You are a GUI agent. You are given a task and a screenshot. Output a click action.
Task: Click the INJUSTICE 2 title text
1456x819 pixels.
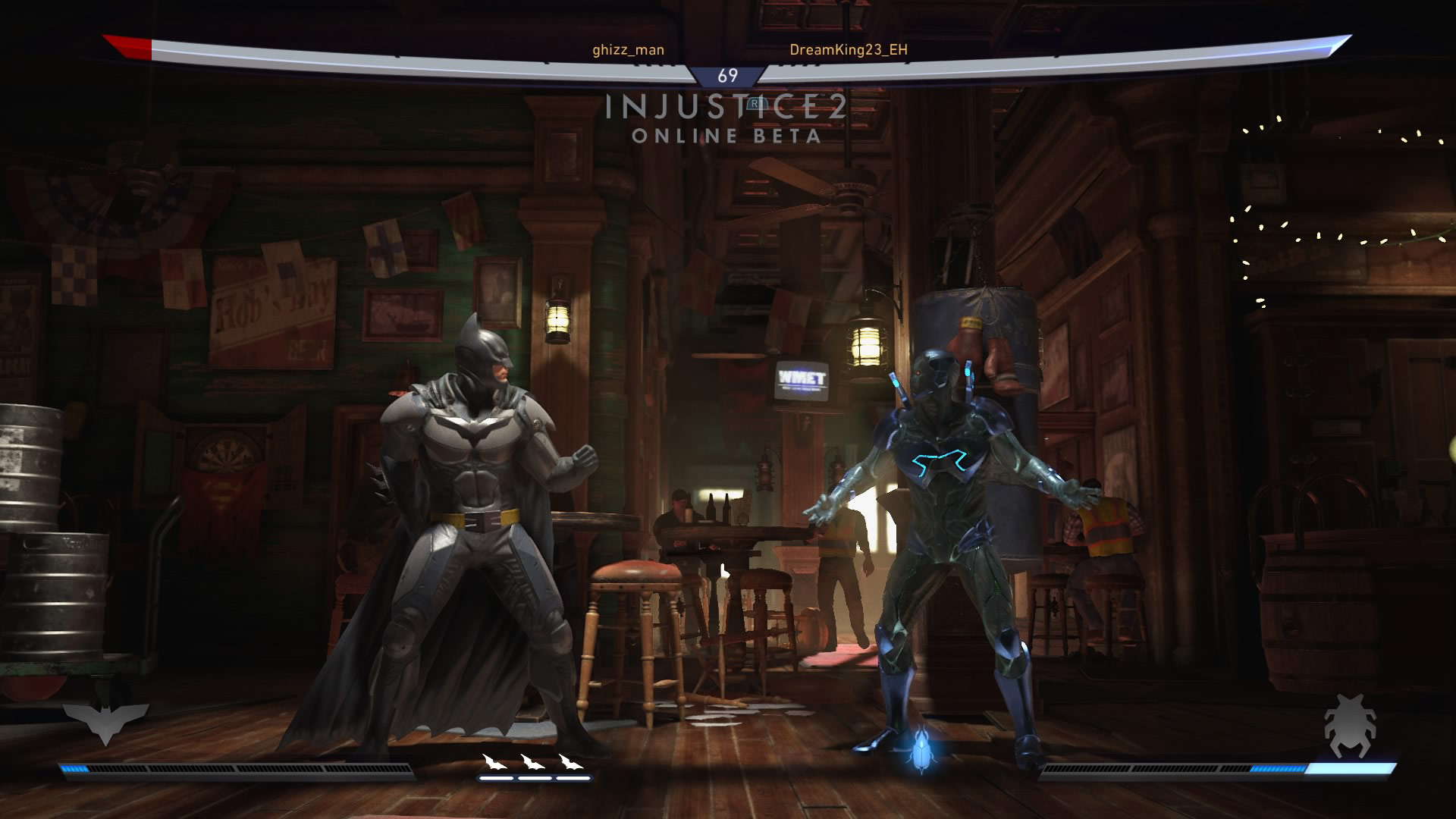coord(726,106)
